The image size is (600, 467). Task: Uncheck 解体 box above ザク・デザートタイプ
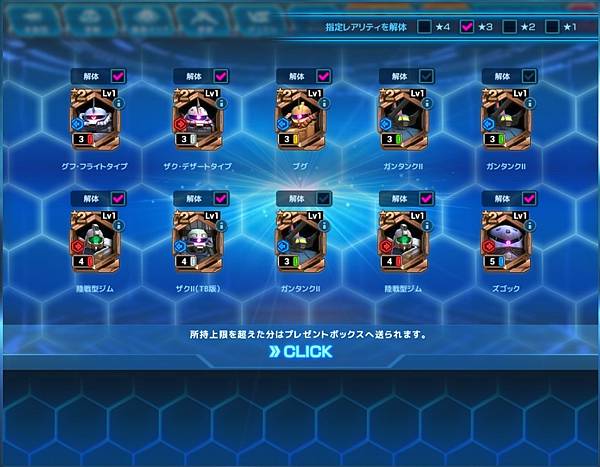[221, 75]
